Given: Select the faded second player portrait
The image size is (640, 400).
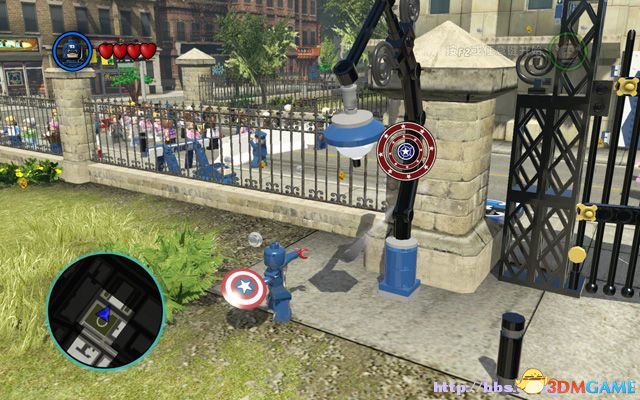Looking at the screenshot, I should coord(567,51).
